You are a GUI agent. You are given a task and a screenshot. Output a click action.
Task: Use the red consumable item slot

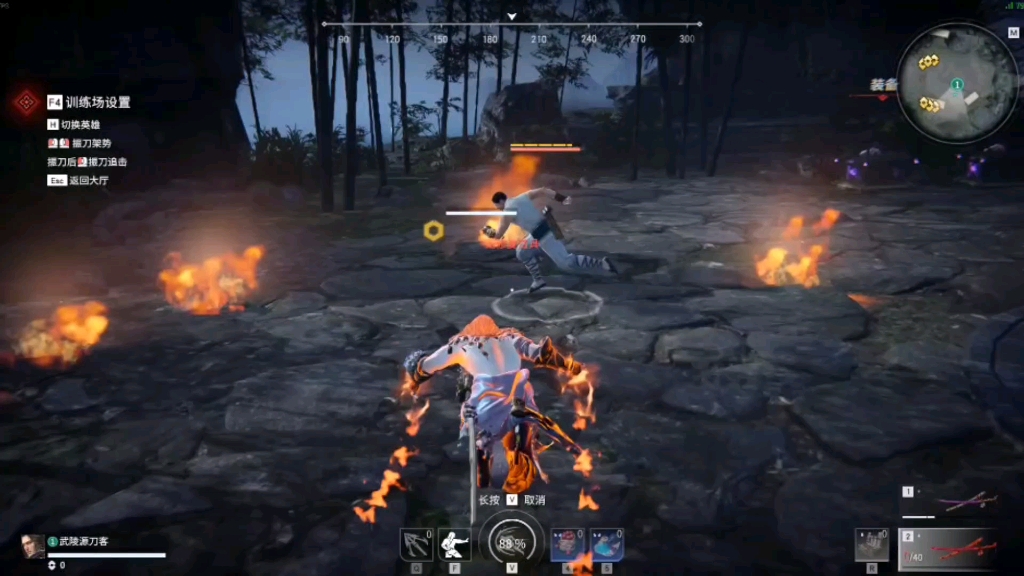pos(567,545)
